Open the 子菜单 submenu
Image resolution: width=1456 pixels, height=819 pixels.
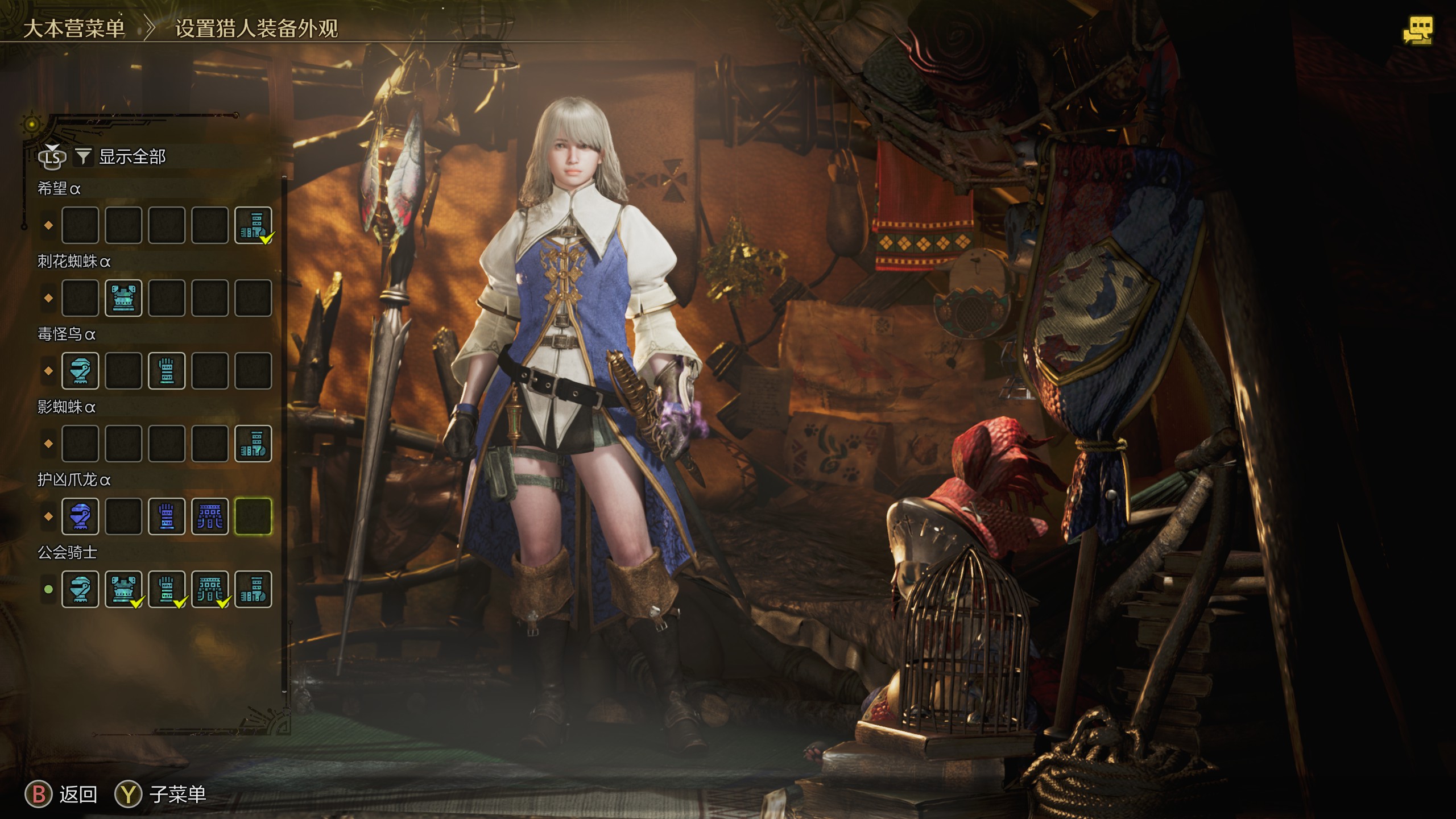177,795
